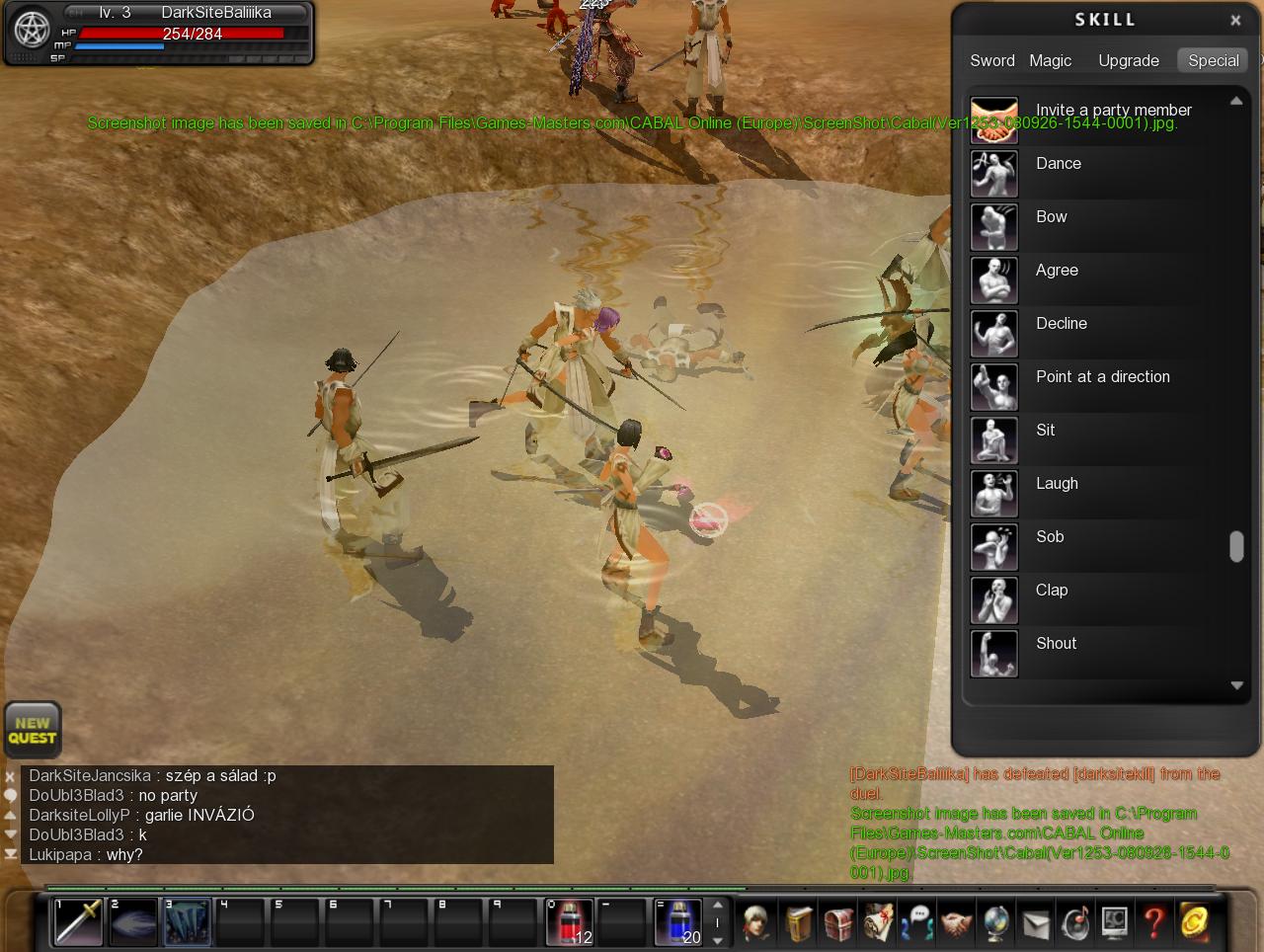Activate the Clap emote
Viewport: 1264px width, 952px height.
coord(994,600)
